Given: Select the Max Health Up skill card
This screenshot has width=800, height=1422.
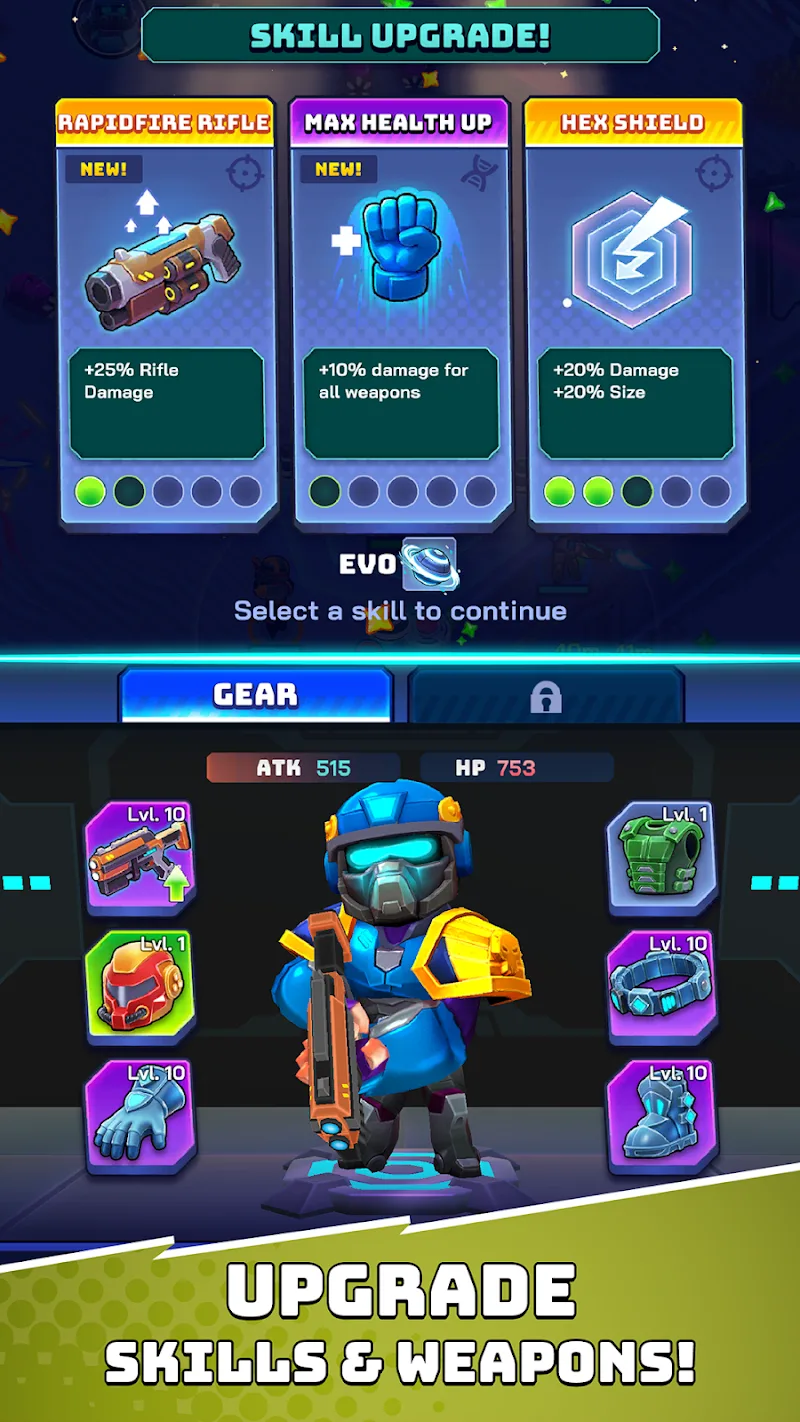Looking at the screenshot, I should [400, 312].
